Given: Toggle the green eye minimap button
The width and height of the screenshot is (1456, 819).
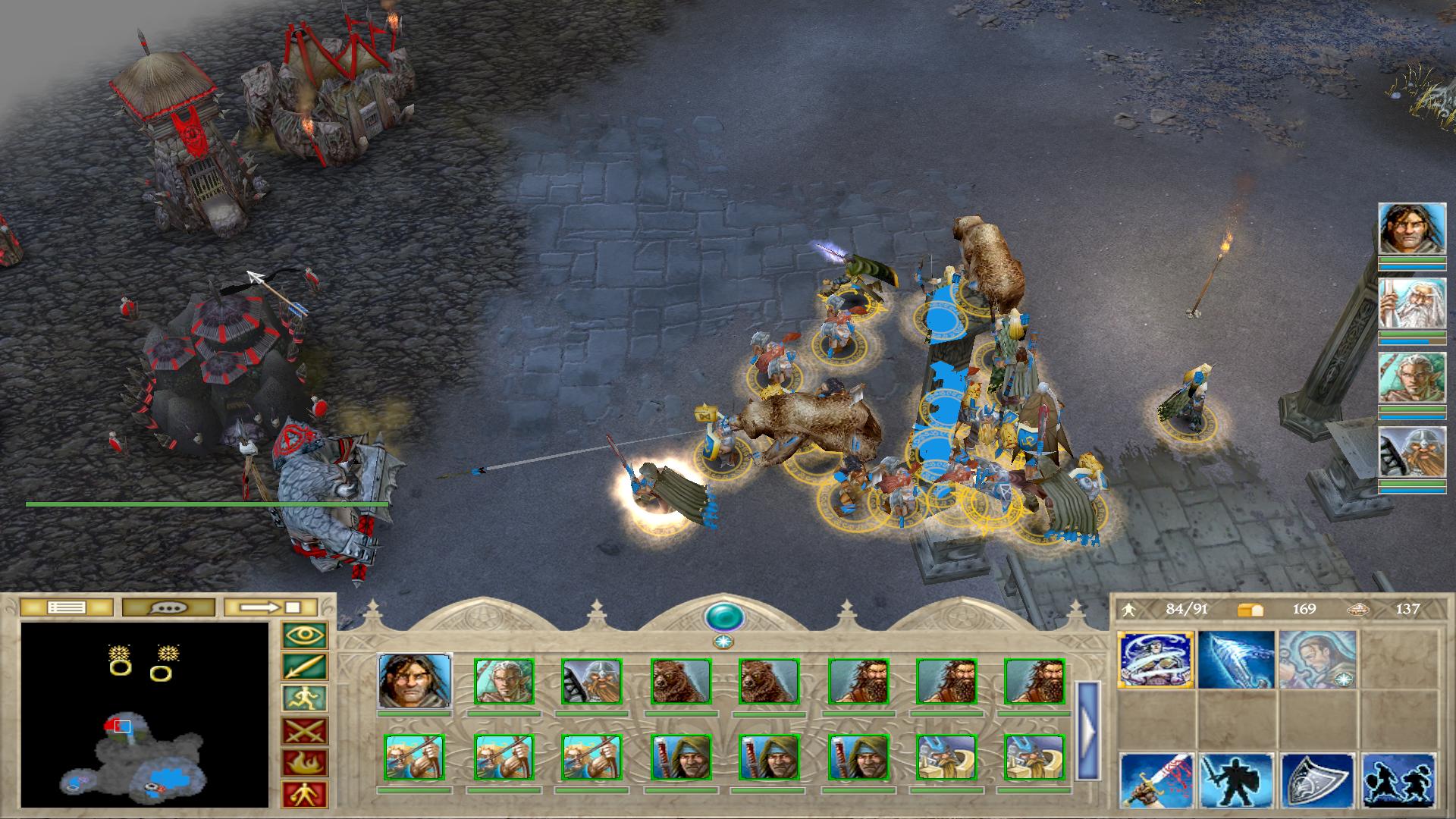Looking at the screenshot, I should pyautogui.click(x=304, y=635).
